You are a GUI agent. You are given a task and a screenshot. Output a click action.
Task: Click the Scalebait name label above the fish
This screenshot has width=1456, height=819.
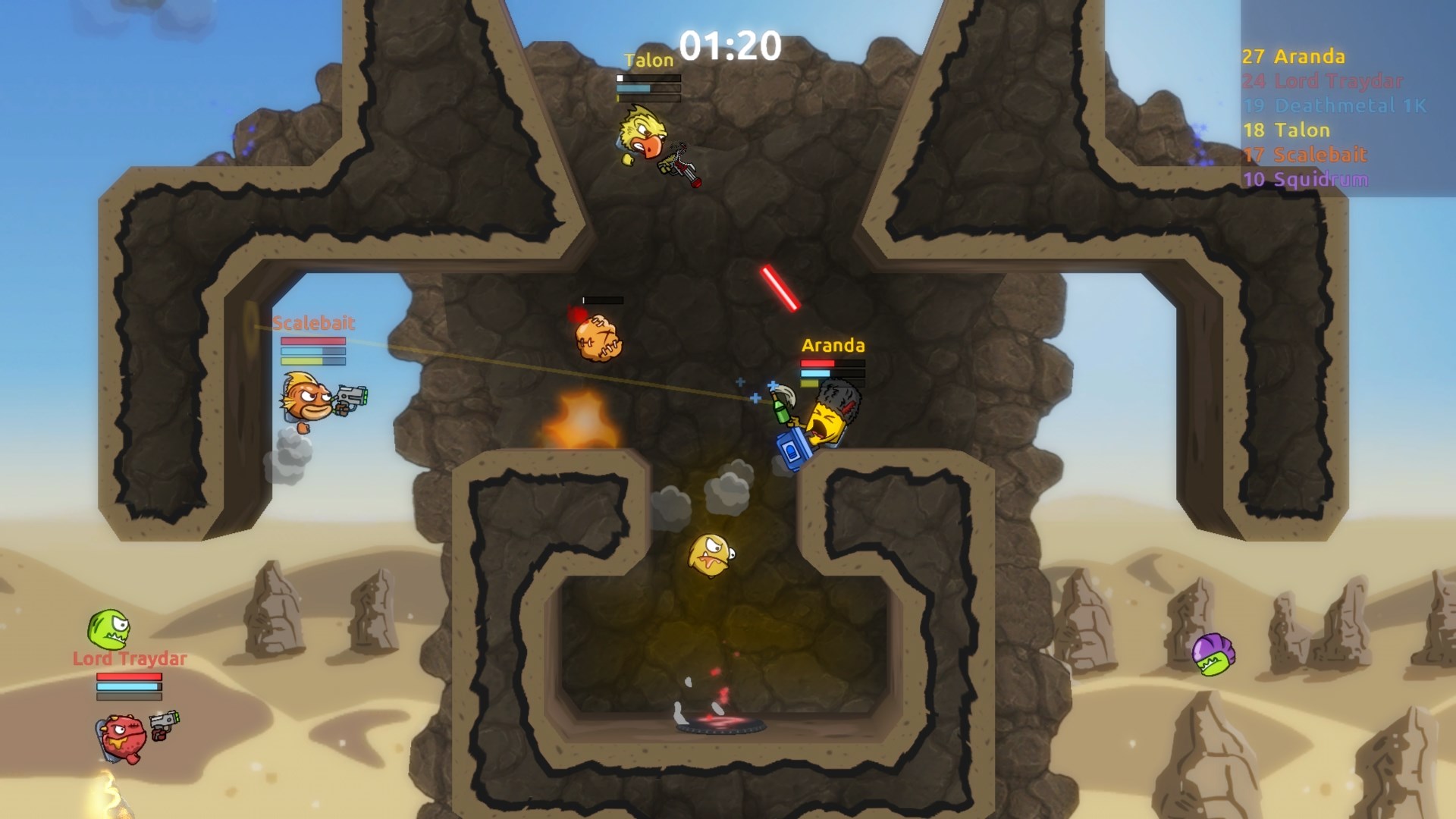315,322
